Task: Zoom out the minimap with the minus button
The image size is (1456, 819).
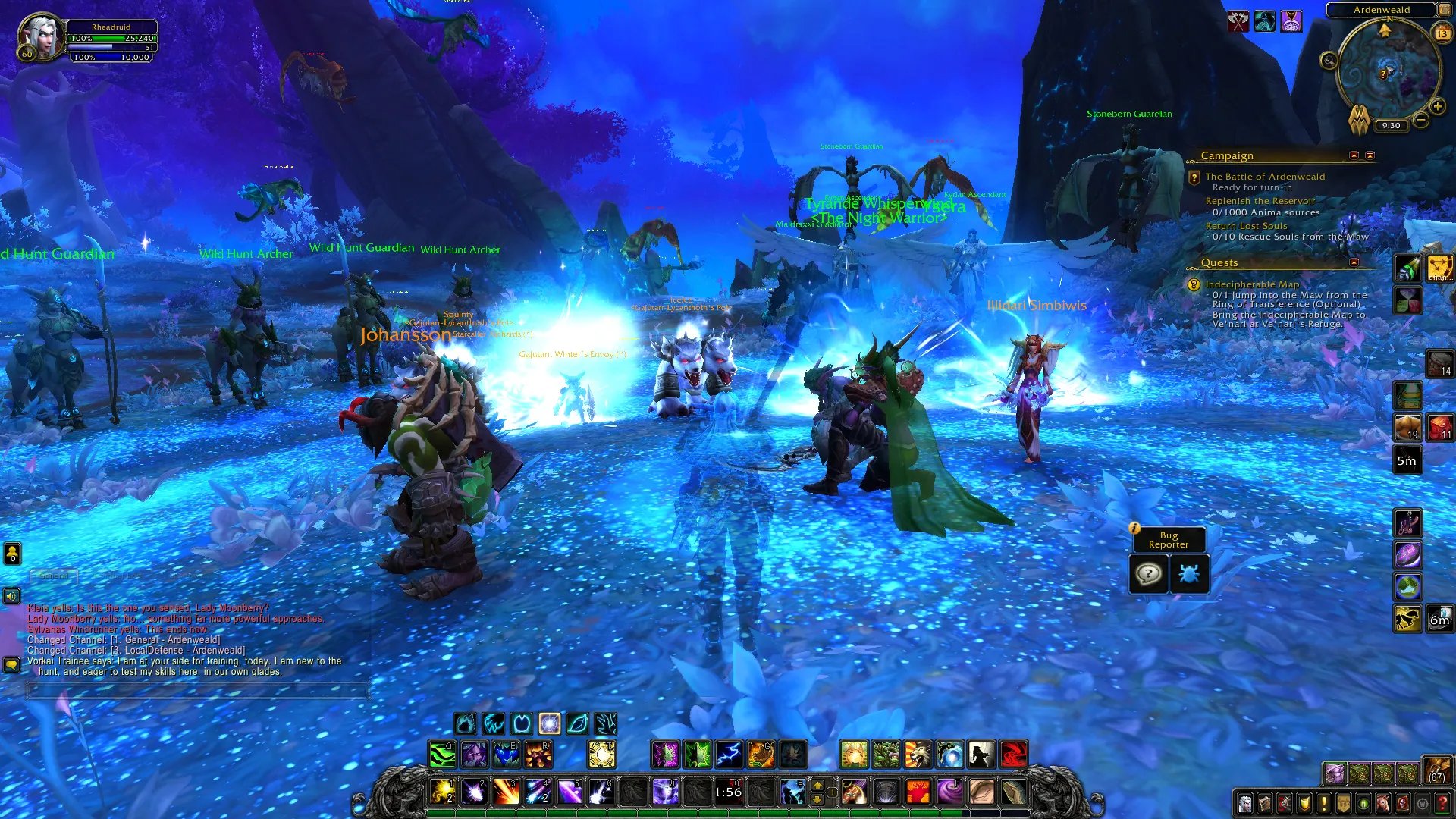Action: coord(1421,120)
